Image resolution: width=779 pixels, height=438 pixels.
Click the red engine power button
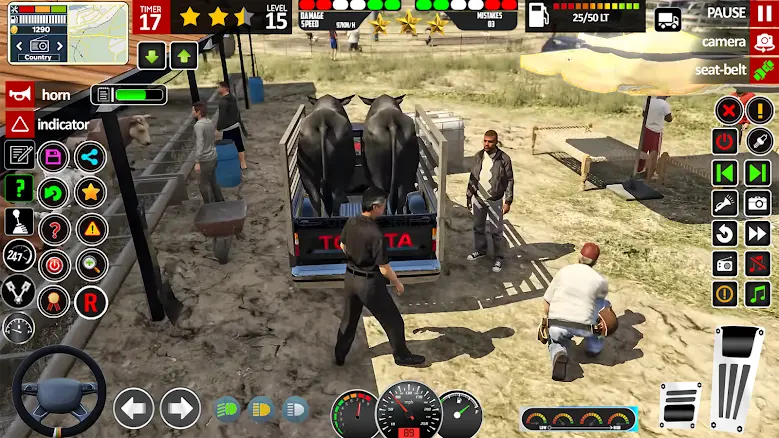pos(725,141)
